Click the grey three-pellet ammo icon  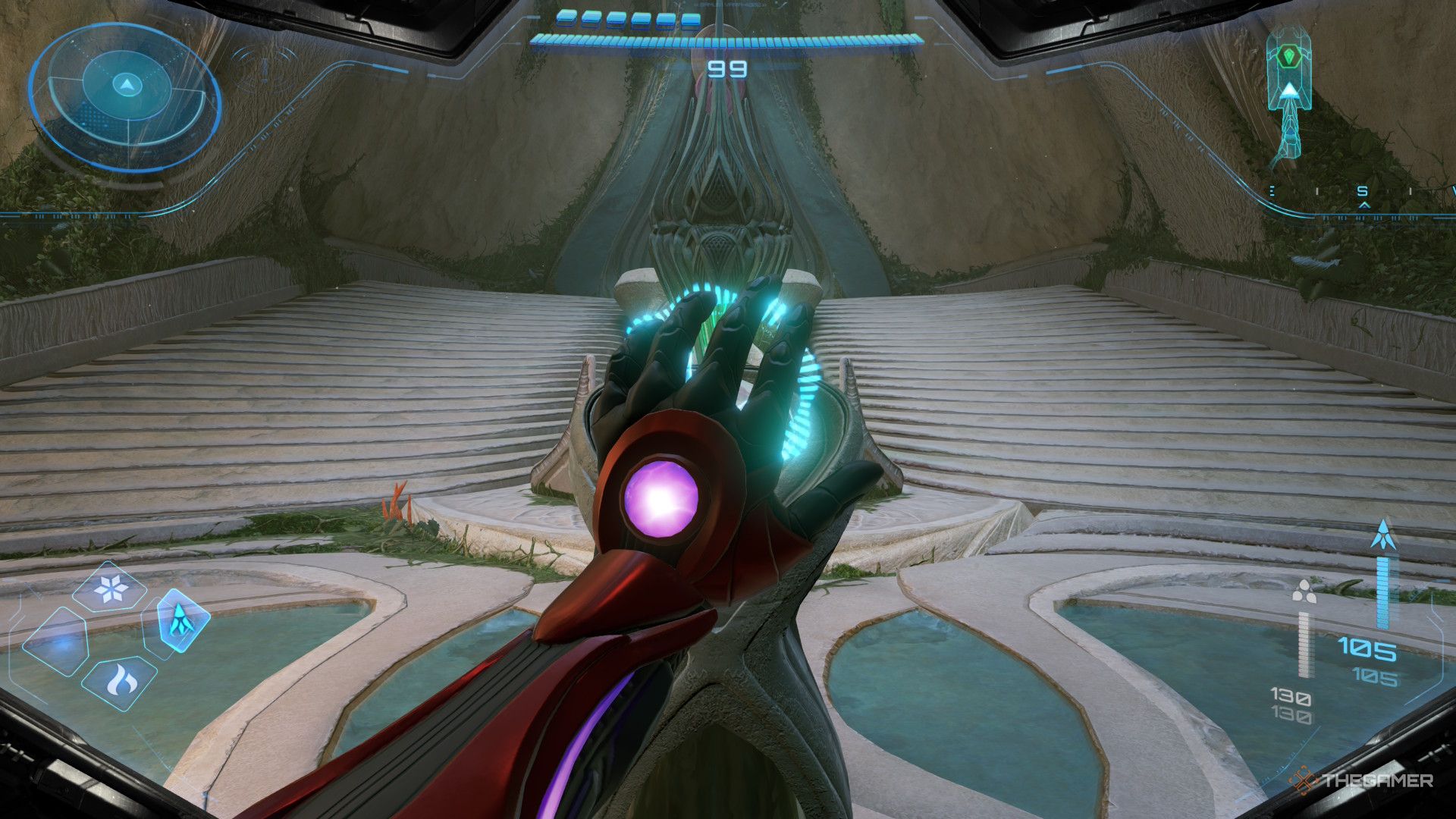click(1304, 590)
